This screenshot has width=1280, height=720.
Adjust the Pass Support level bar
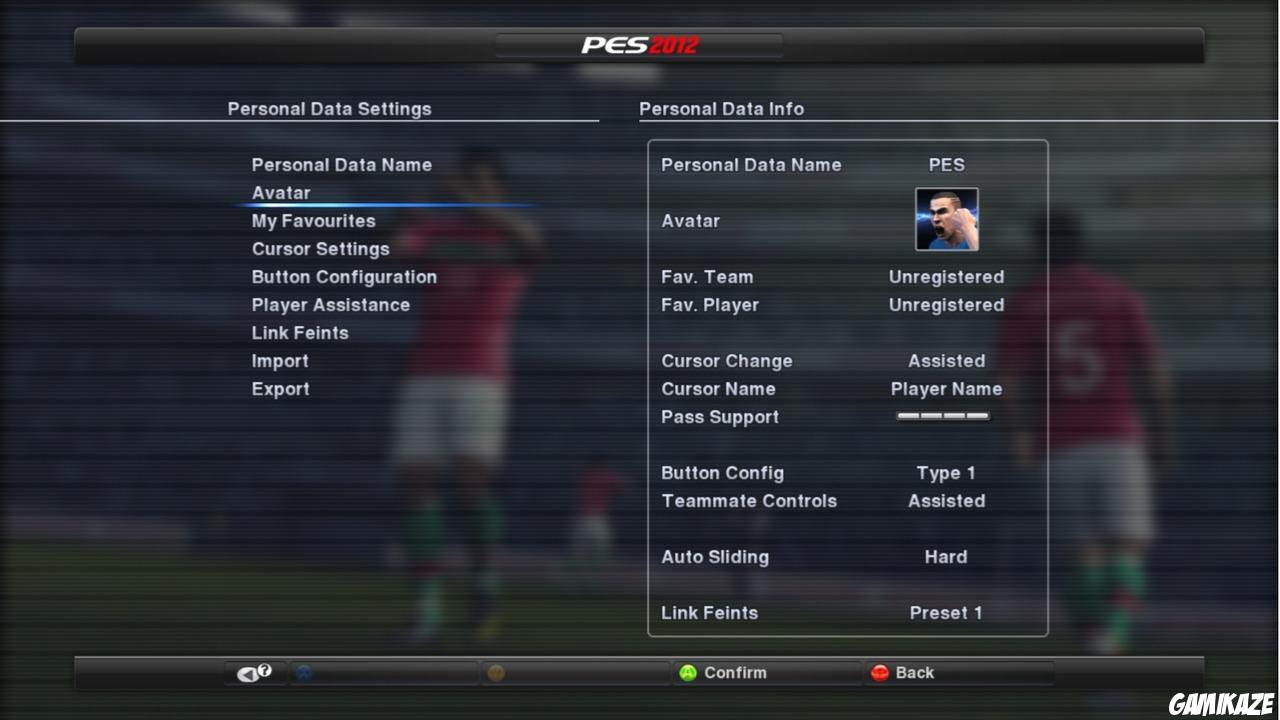(x=944, y=416)
